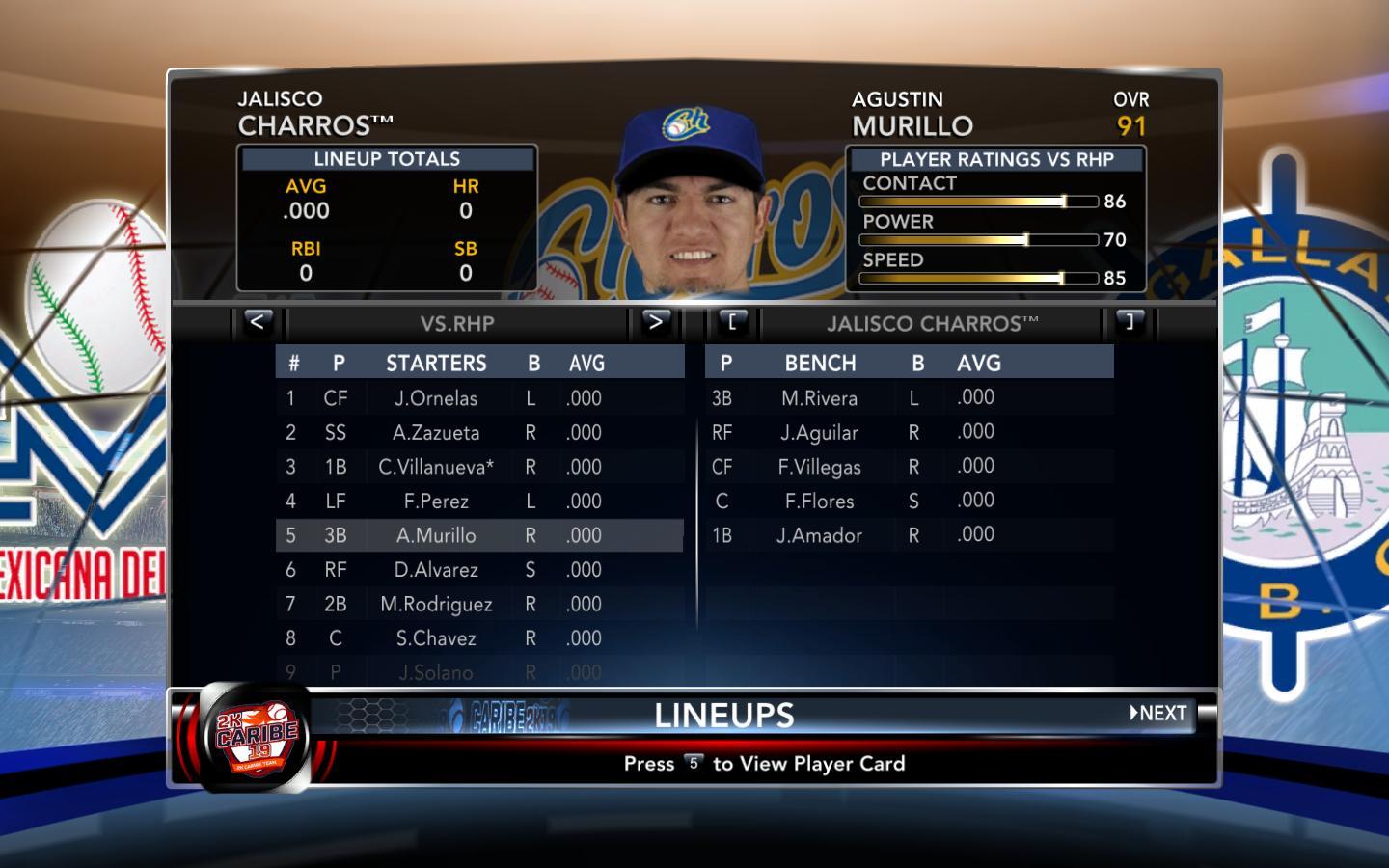The height and width of the screenshot is (868, 1389).
Task: Select bench catcher F.Flores
Action: pos(819,502)
